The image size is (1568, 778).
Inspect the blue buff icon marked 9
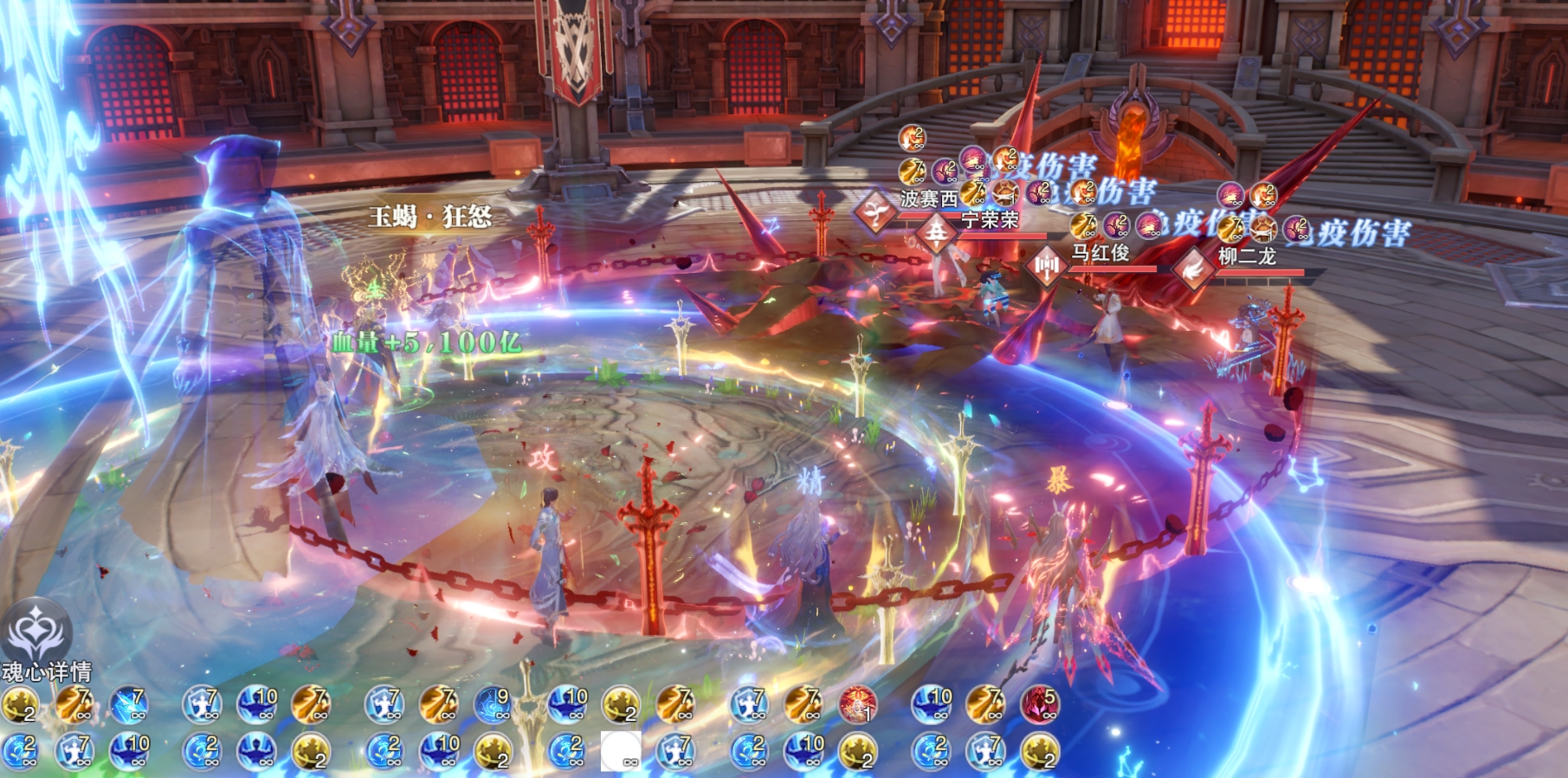(493, 704)
